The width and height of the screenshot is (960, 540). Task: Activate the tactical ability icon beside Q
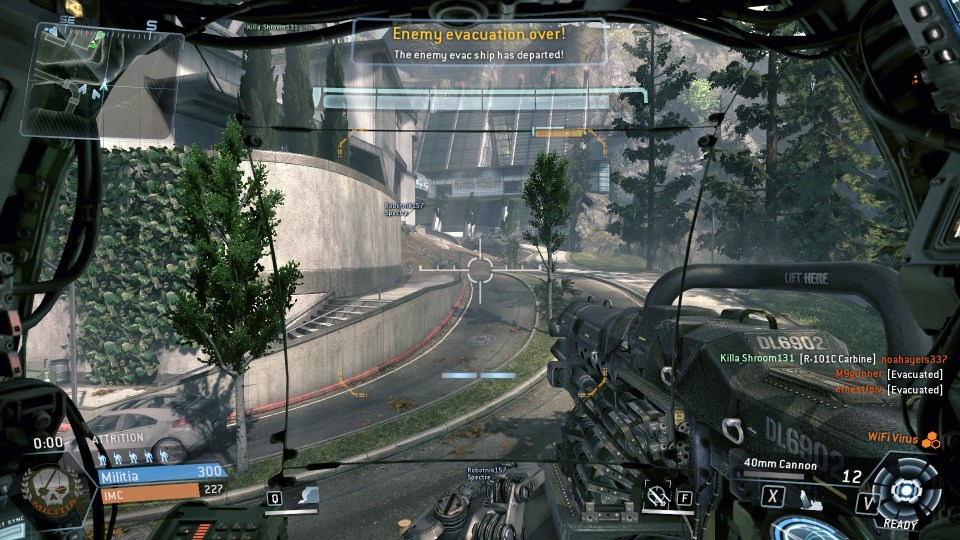[x=306, y=496]
